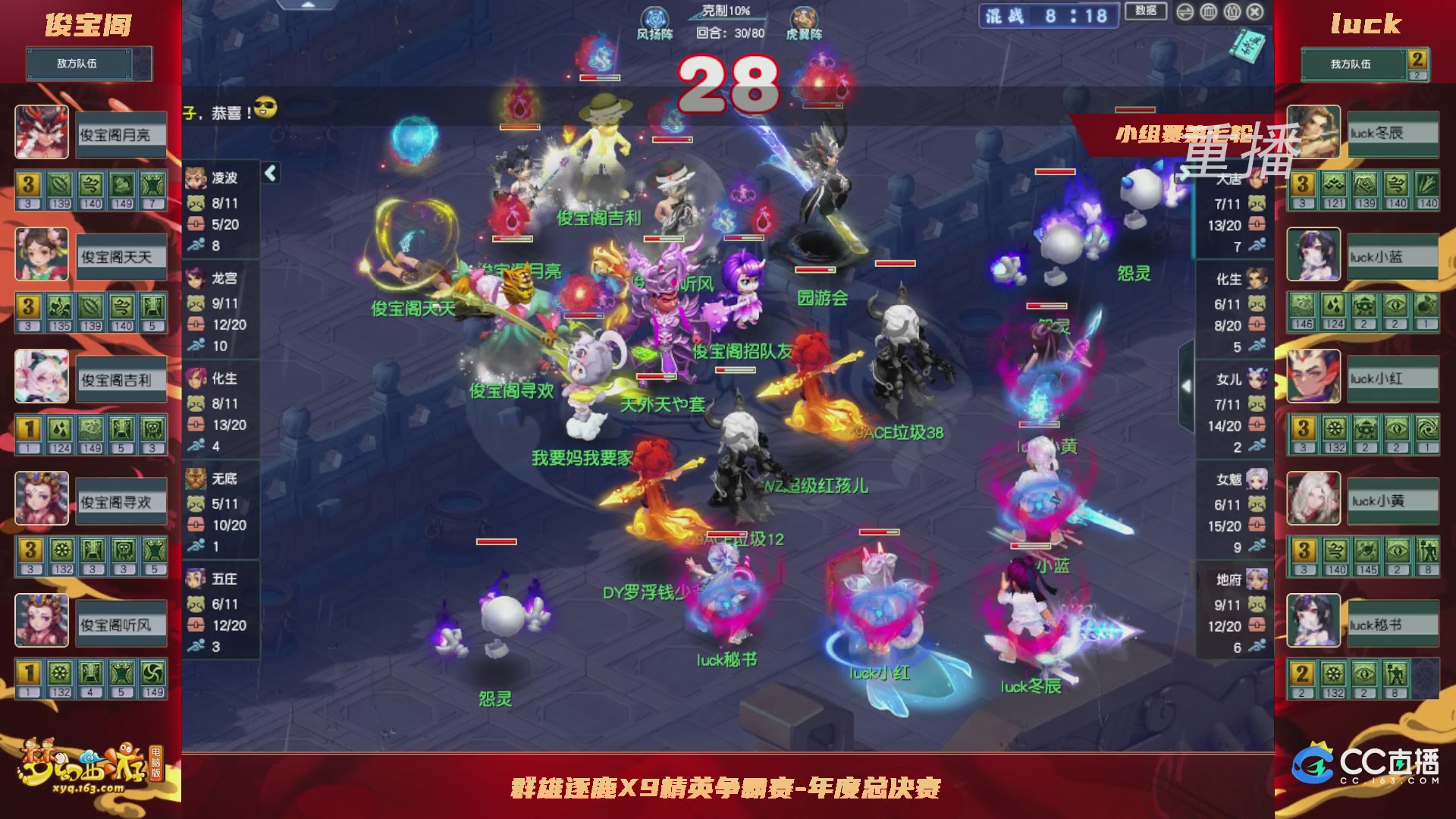This screenshot has height=819, width=1456.
Task: Click the cage icon in top-right toolbar
Action: (1208, 12)
